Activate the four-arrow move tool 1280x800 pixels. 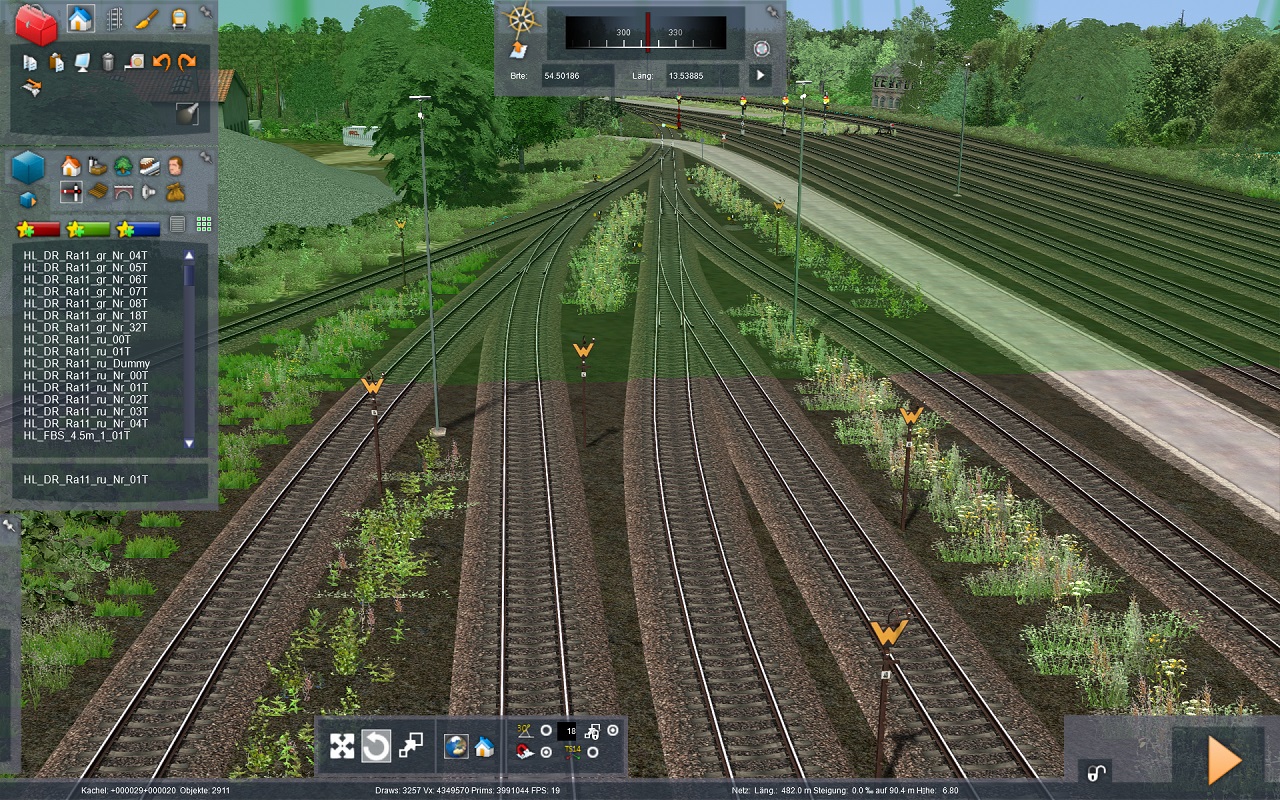342,746
